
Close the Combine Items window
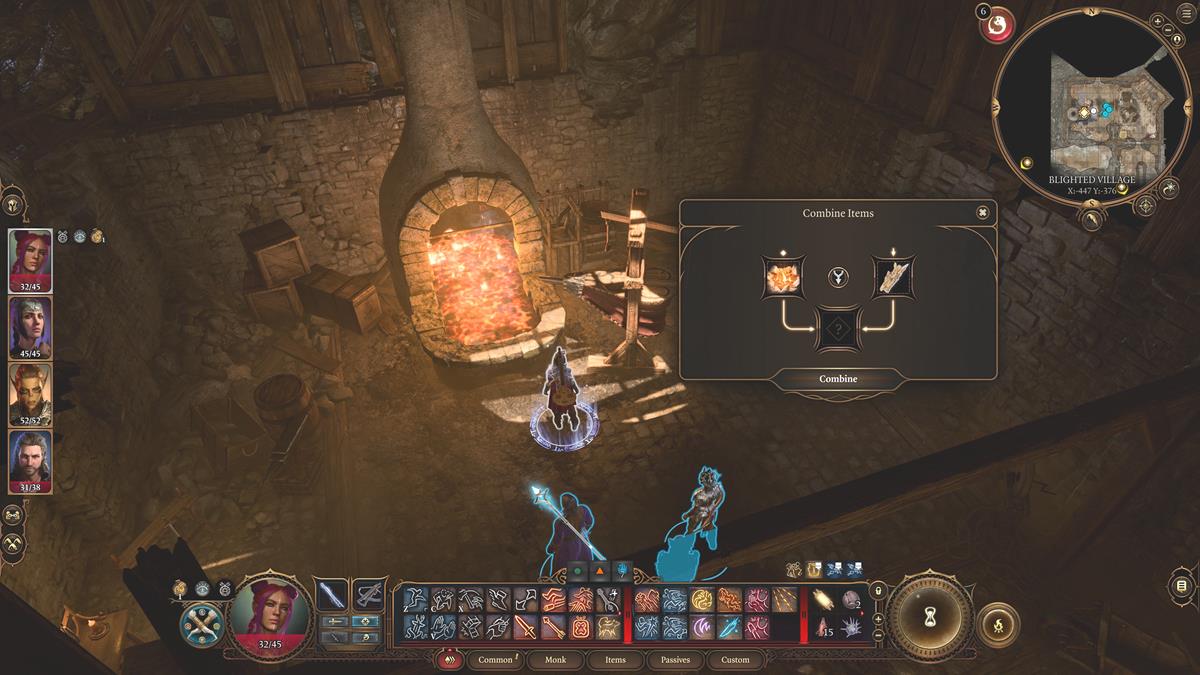click(983, 213)
